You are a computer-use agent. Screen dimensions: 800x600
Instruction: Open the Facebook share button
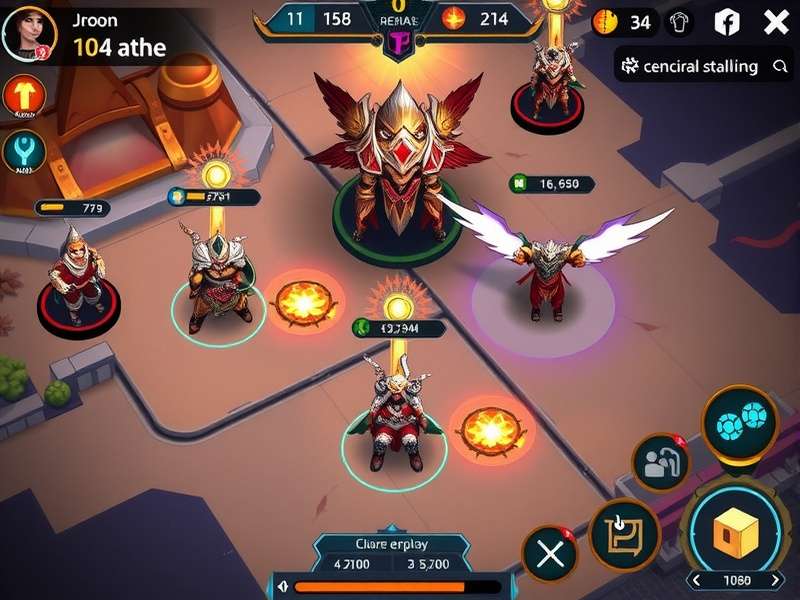click(x=727, y=22)
